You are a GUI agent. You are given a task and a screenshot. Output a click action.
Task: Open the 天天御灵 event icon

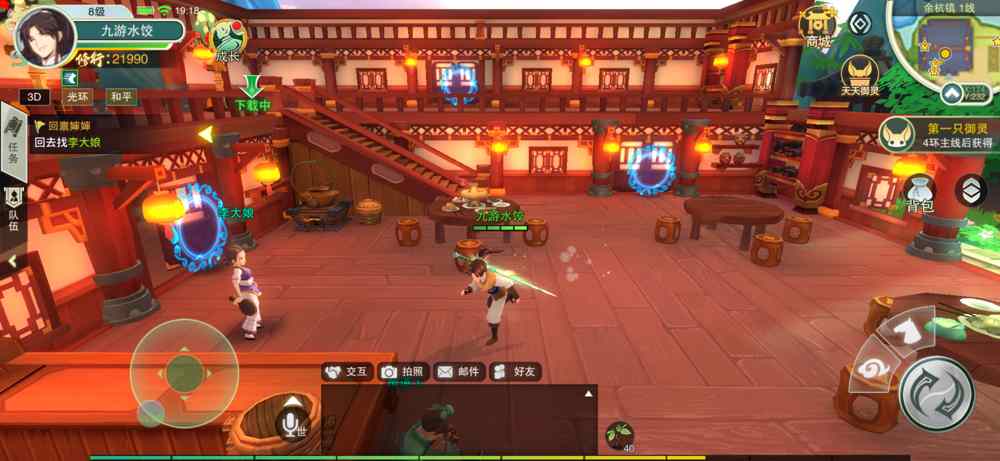pos(859,74)
